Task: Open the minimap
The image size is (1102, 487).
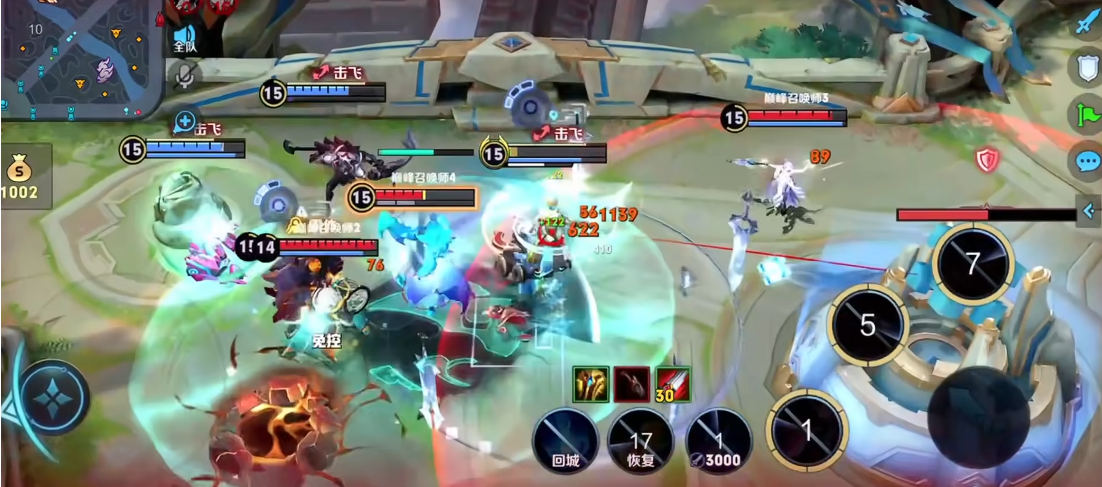Action: 80,58
